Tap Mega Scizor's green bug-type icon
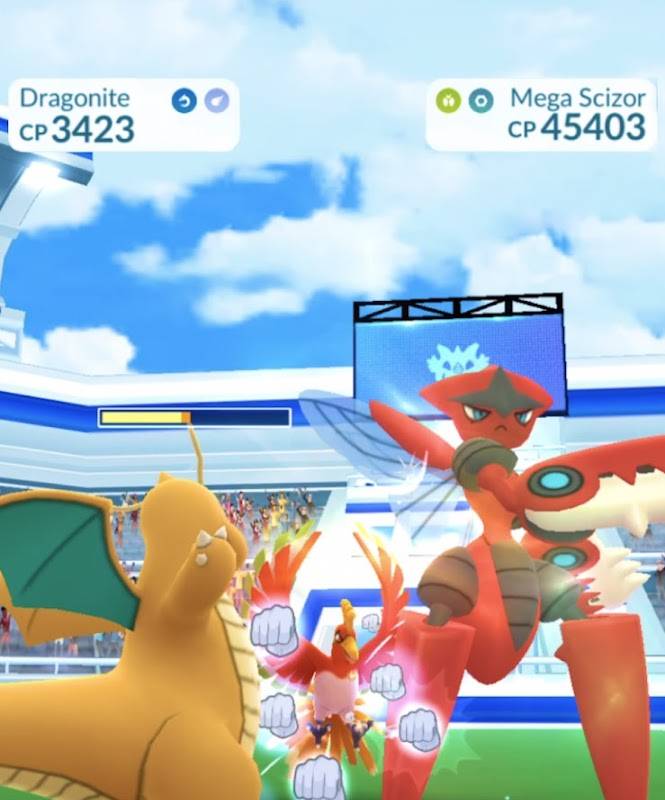Viewport: 665px width, 800px height. coord(448,101)
